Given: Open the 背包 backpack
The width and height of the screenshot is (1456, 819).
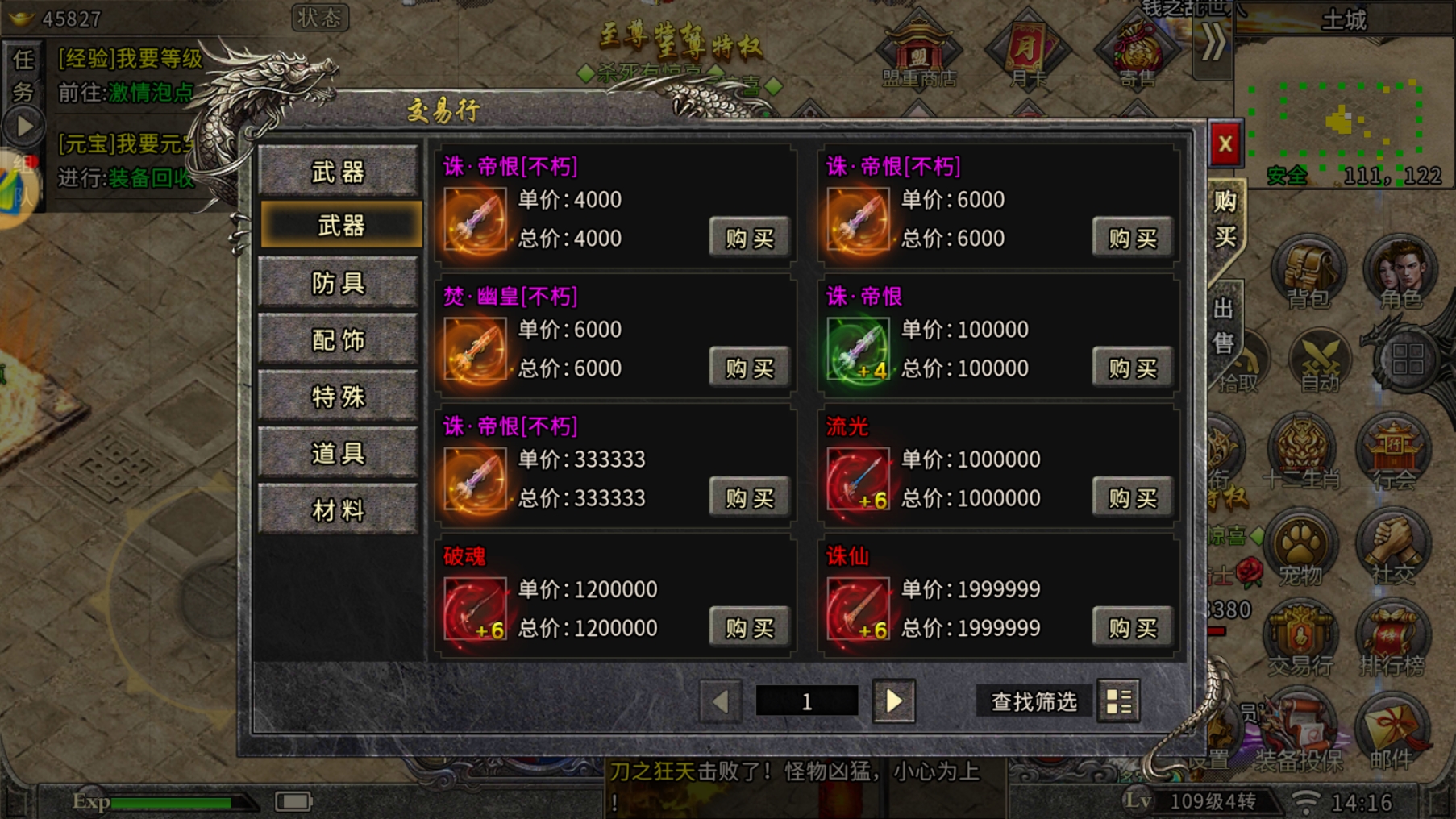Looking at the screenshot, I should (1307, 272).
